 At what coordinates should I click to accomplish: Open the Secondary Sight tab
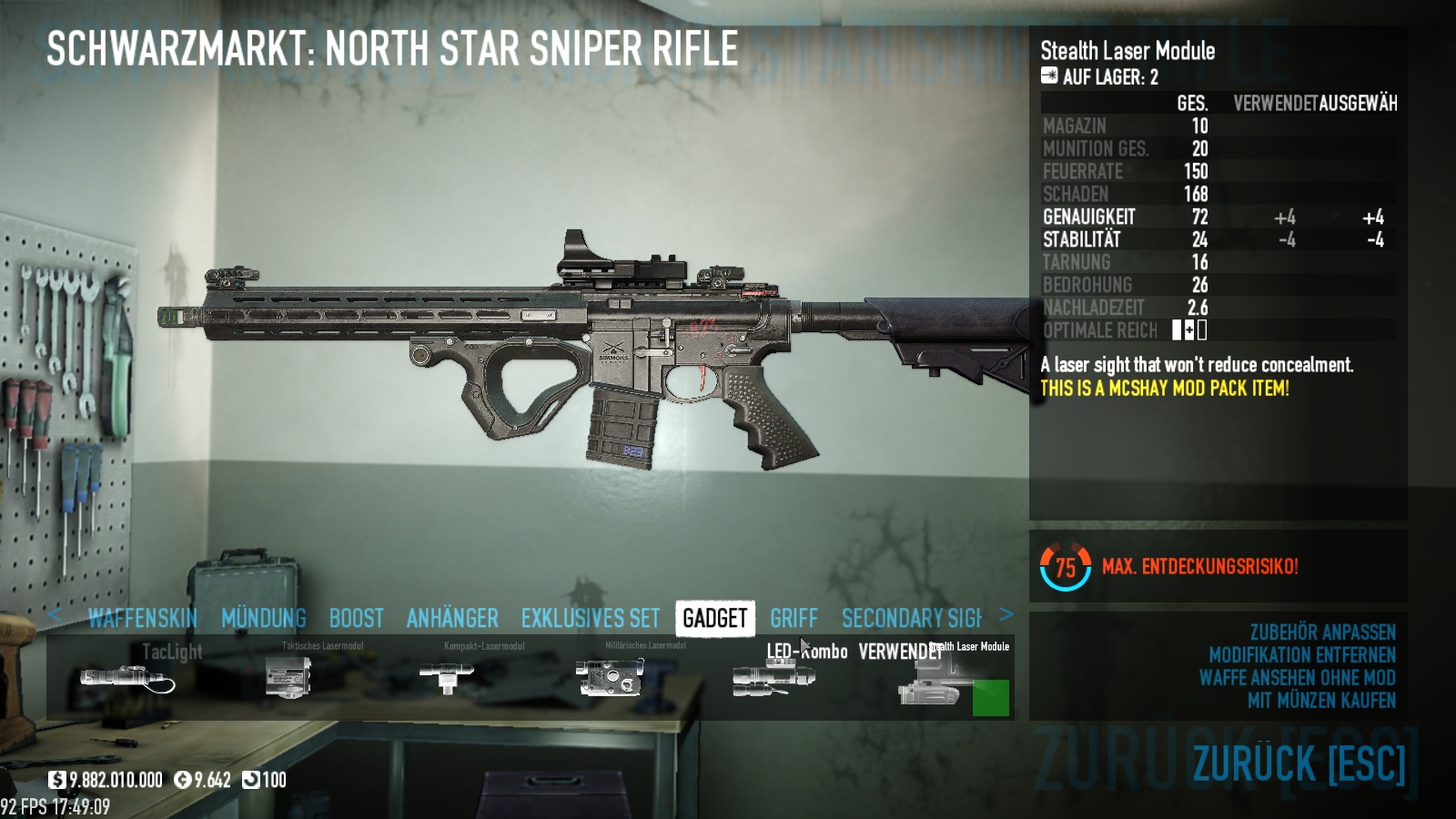click(x=912, y=619)
